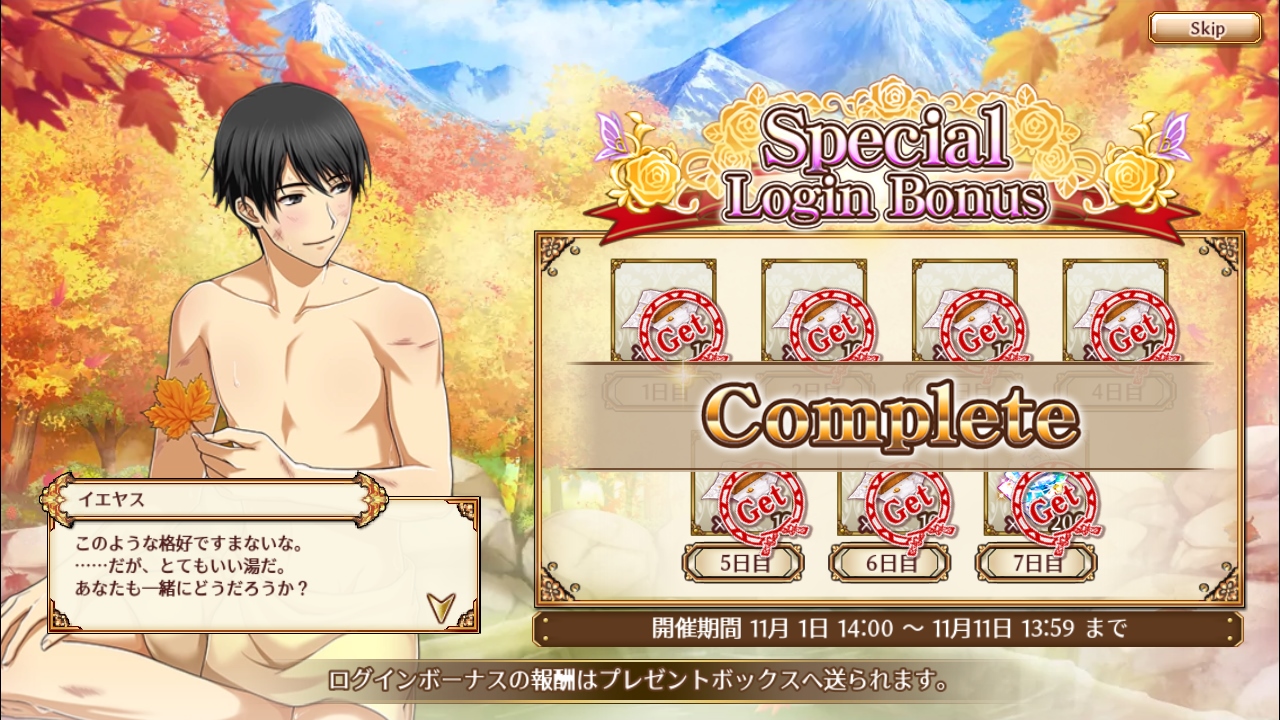Advance Ieyasu's dialogue with the arrow
The image size is (1280, 720).
click(438, 606)
